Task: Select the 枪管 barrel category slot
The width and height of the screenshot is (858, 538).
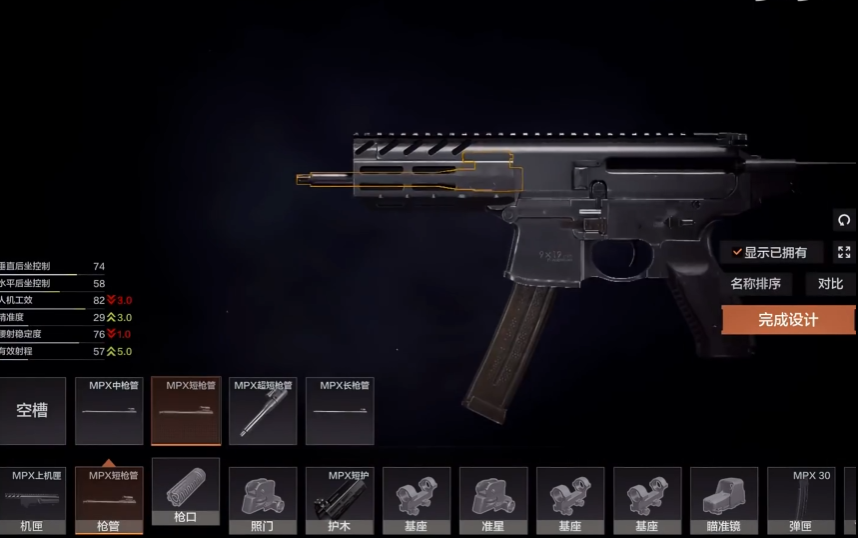Action: coord(109,500)
